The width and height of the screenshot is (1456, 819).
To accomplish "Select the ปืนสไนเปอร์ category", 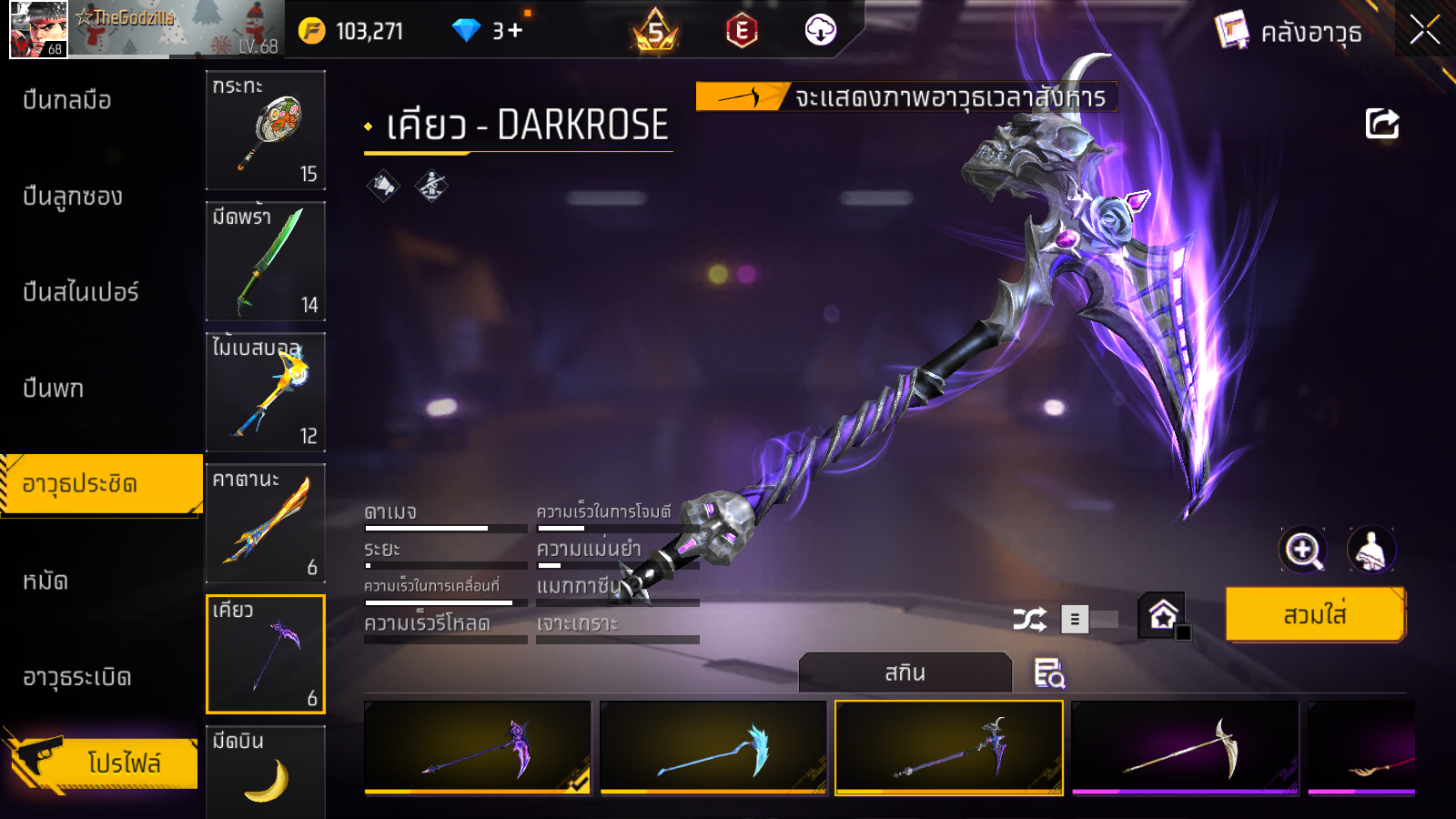I will click(x=80, y=292).
